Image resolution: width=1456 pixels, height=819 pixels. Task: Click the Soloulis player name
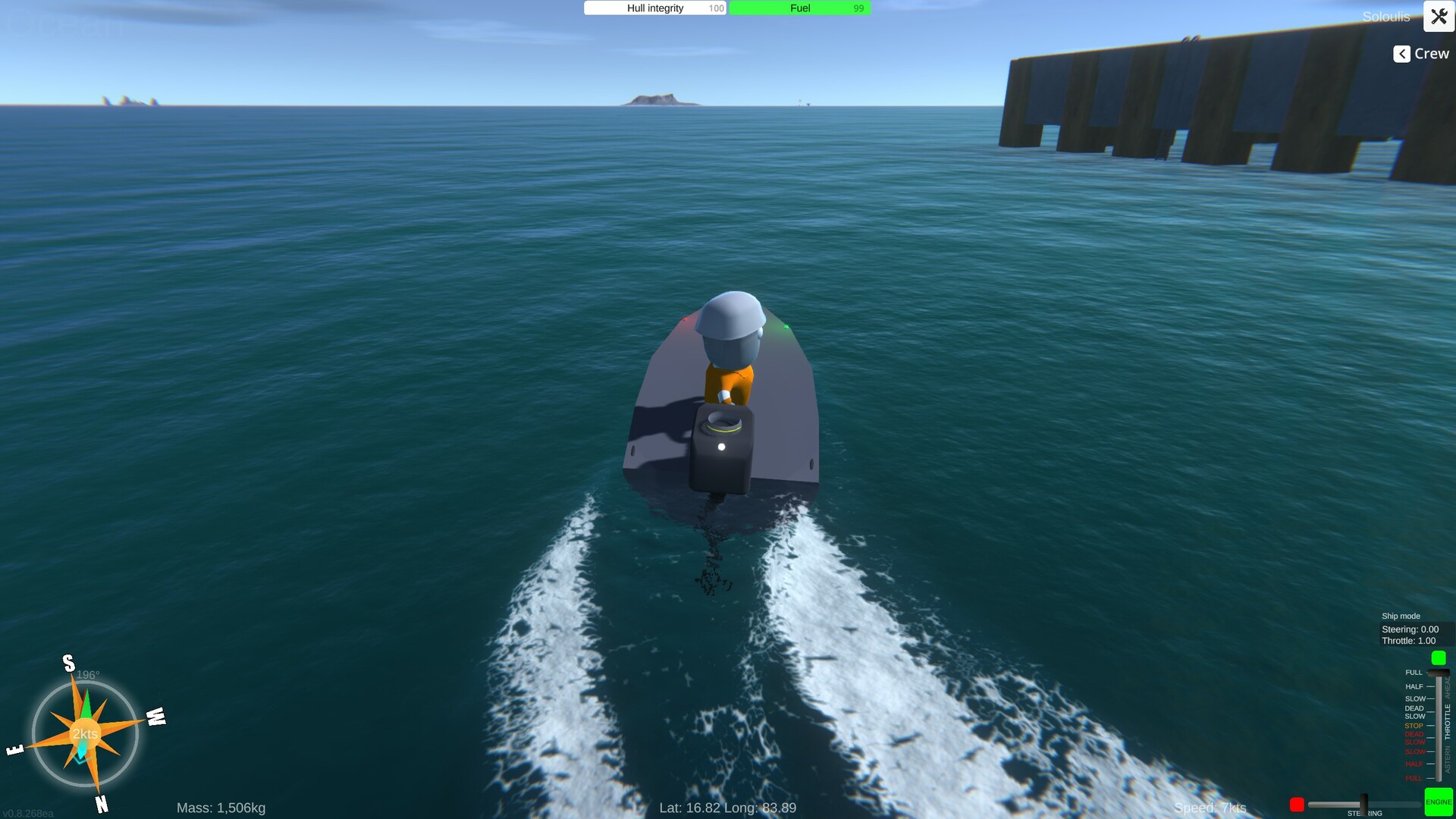point(1386,17)
